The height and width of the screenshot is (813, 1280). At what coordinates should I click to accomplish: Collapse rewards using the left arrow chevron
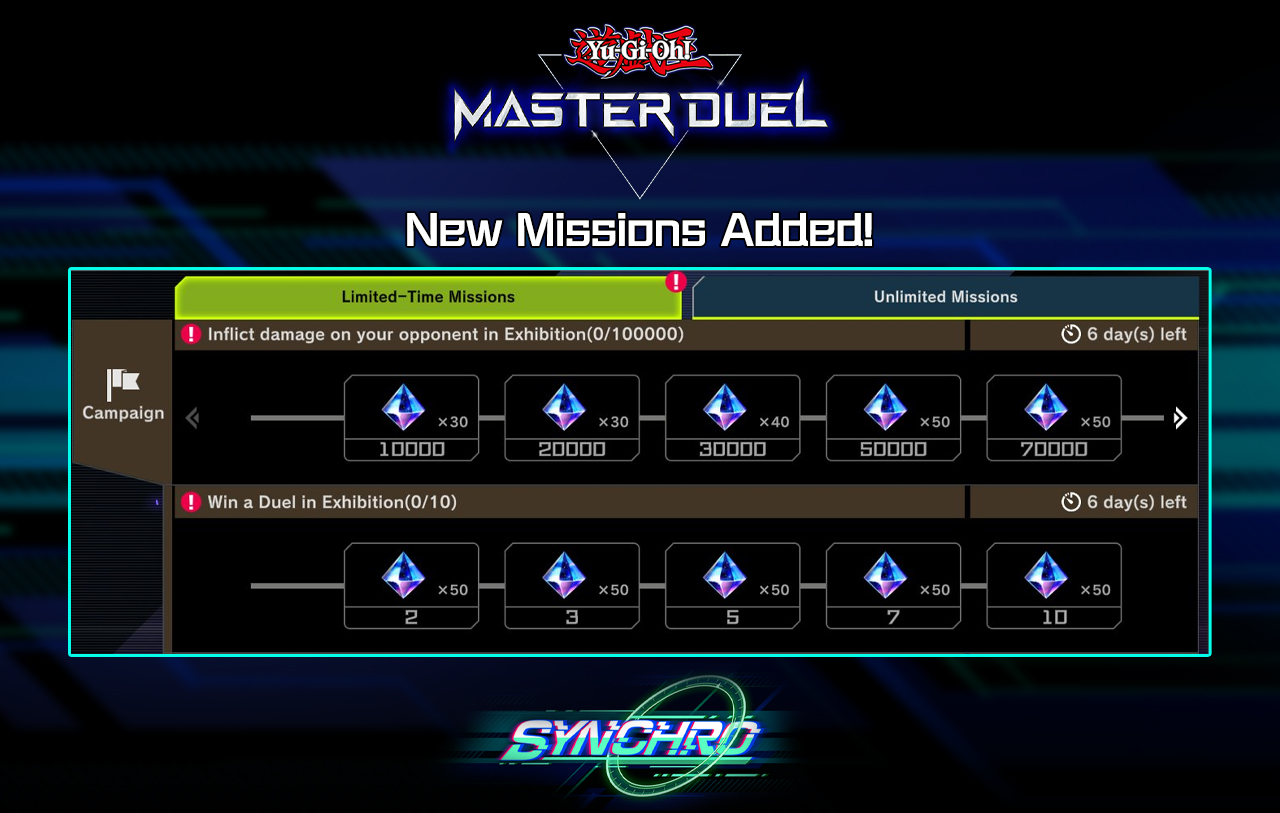(192, 418)
